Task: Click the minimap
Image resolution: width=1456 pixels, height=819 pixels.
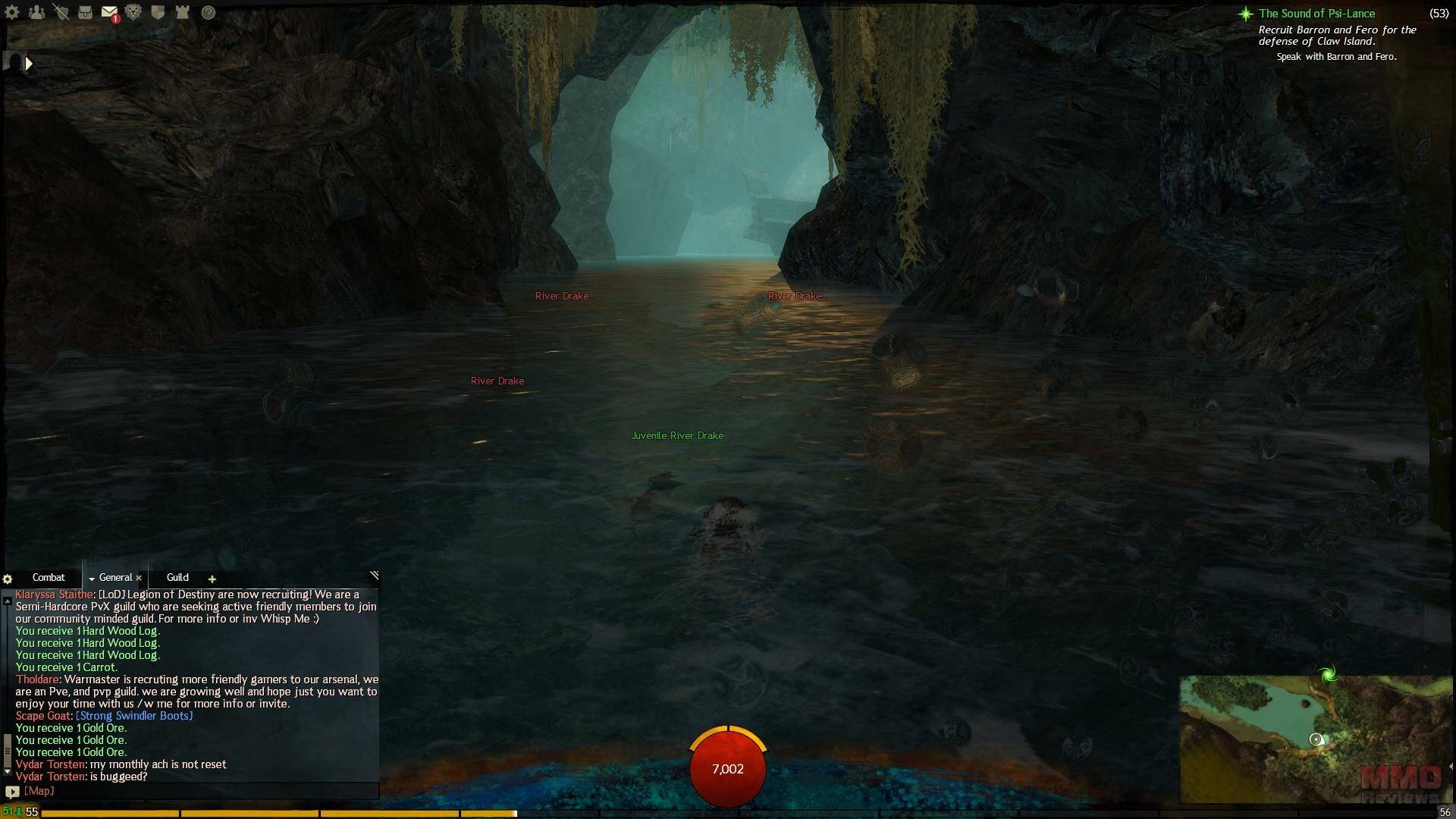Action: 1315,739
